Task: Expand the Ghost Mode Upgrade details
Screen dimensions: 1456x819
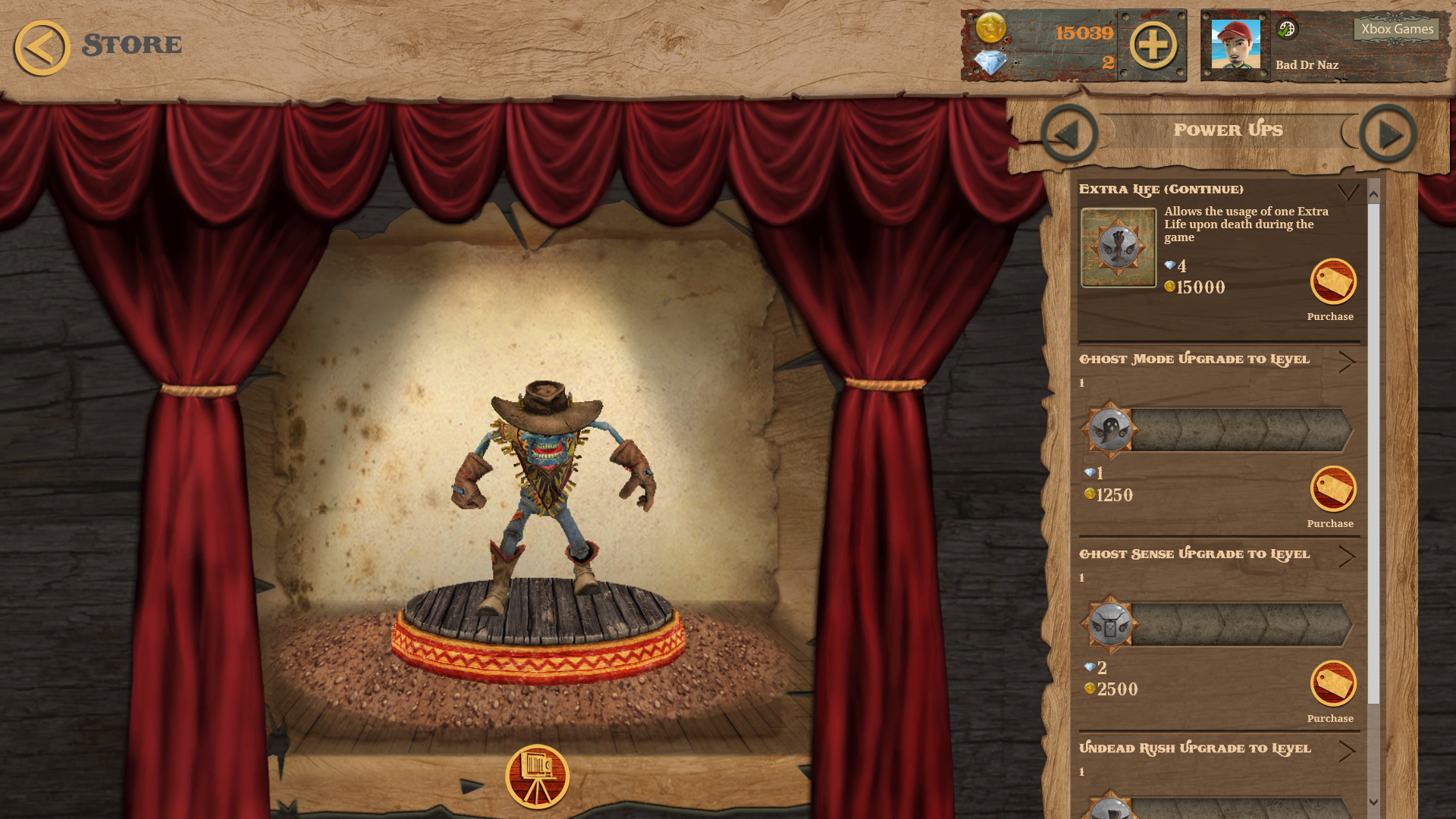Action: pos(1347,362)
